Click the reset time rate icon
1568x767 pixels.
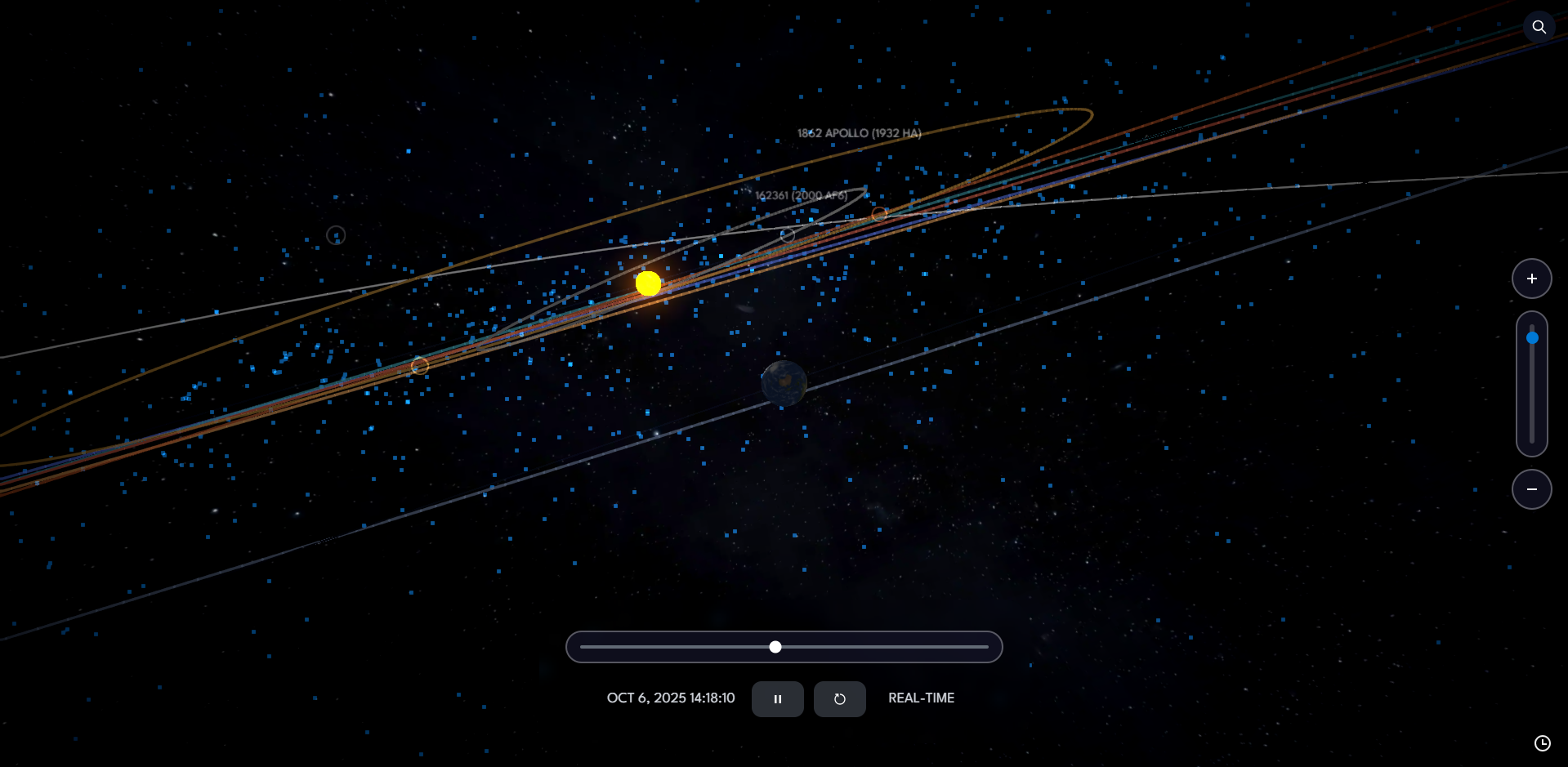(839, 698)
